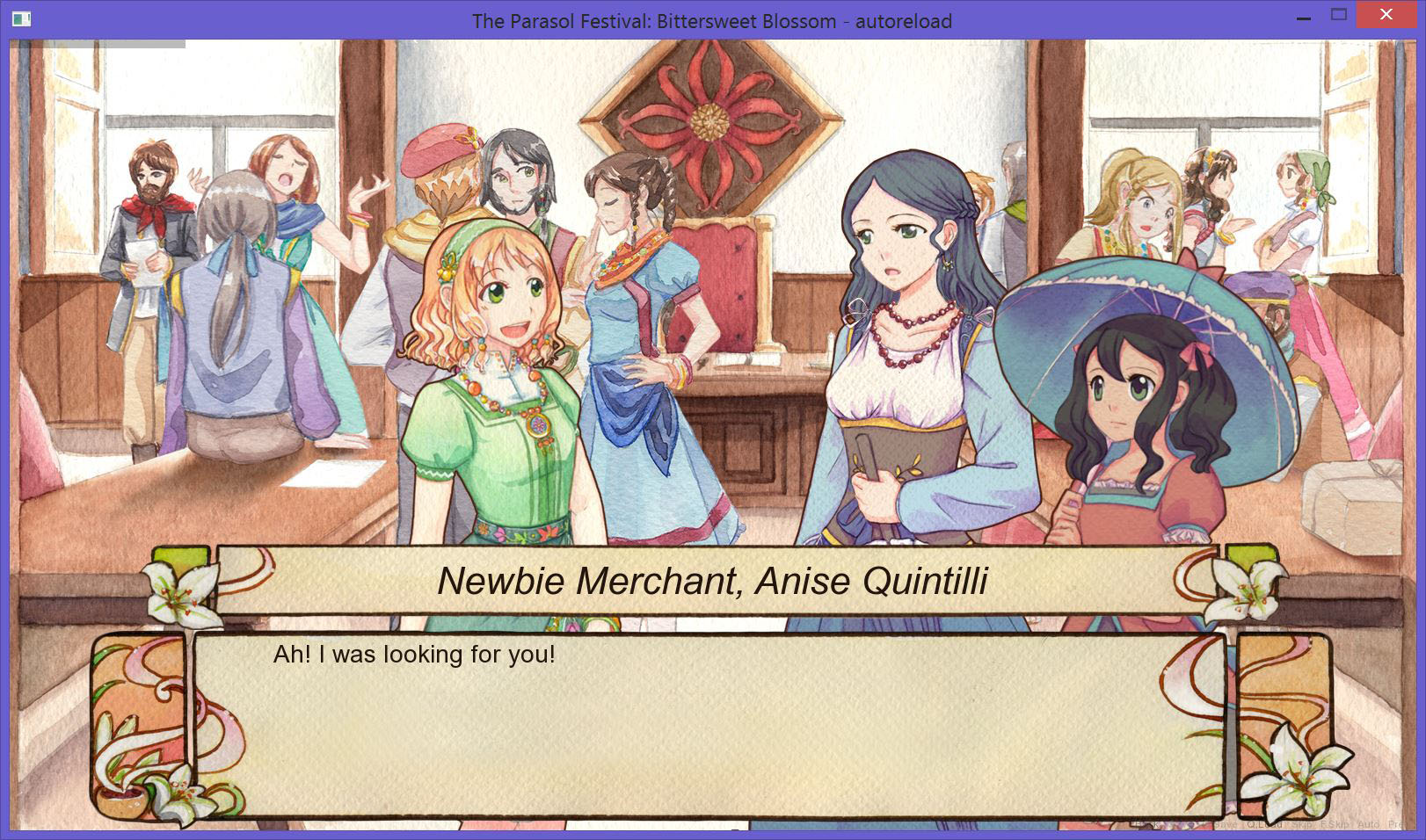
Task: Minimize the game window
Action: coord(1306,15)
